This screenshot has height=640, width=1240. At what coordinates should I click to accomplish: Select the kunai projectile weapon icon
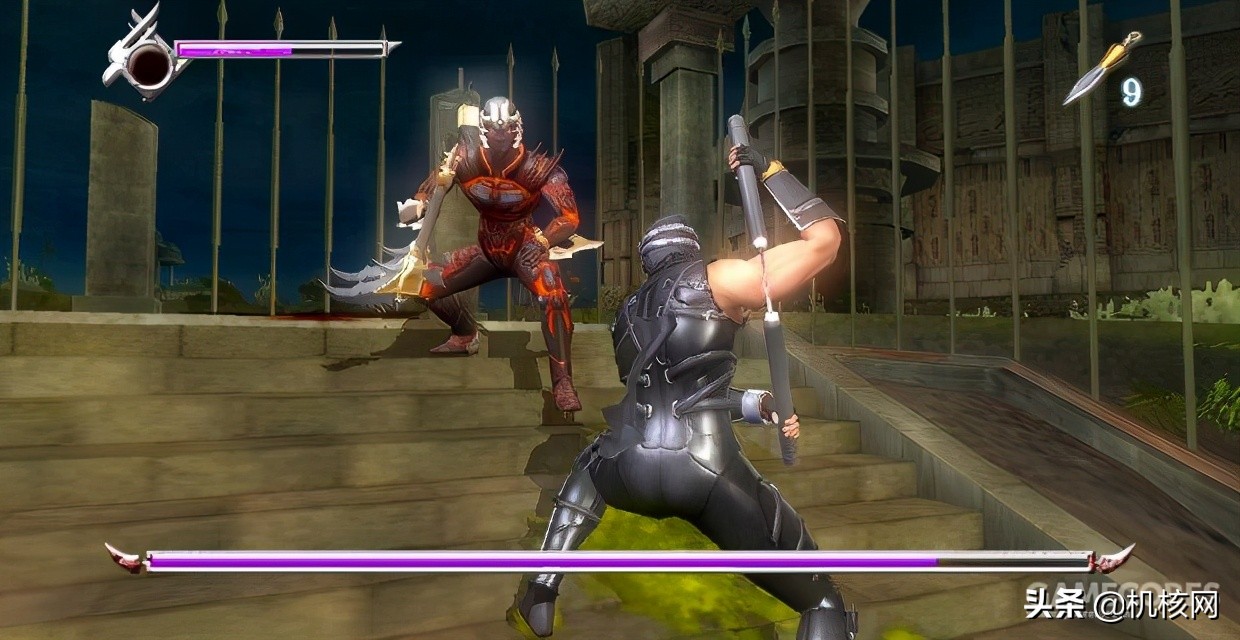pos(1101,68)
